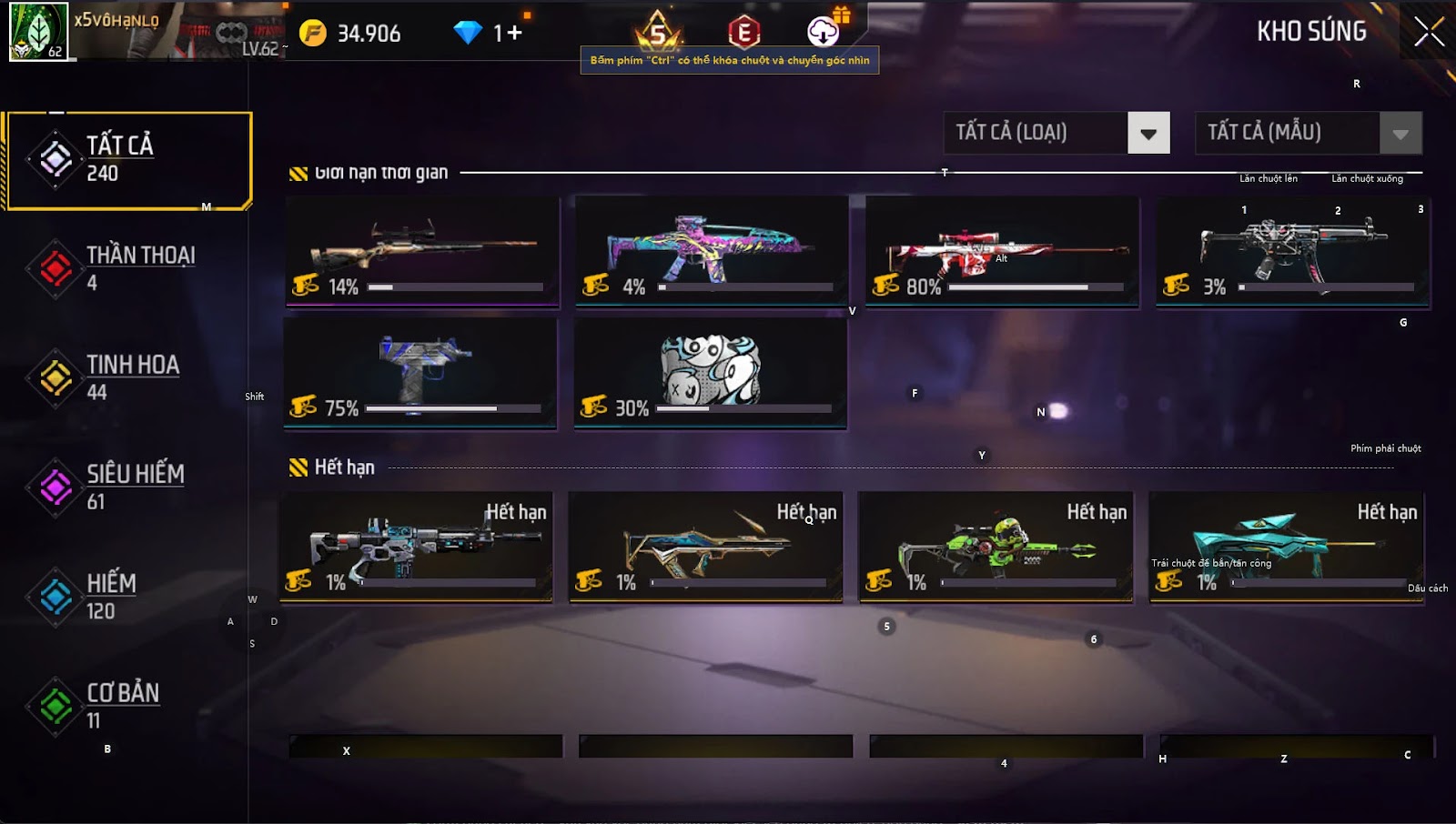Select the Tất Cả category tab
The height and width of the screenshot is (824, 1456).
coord(127,160)
